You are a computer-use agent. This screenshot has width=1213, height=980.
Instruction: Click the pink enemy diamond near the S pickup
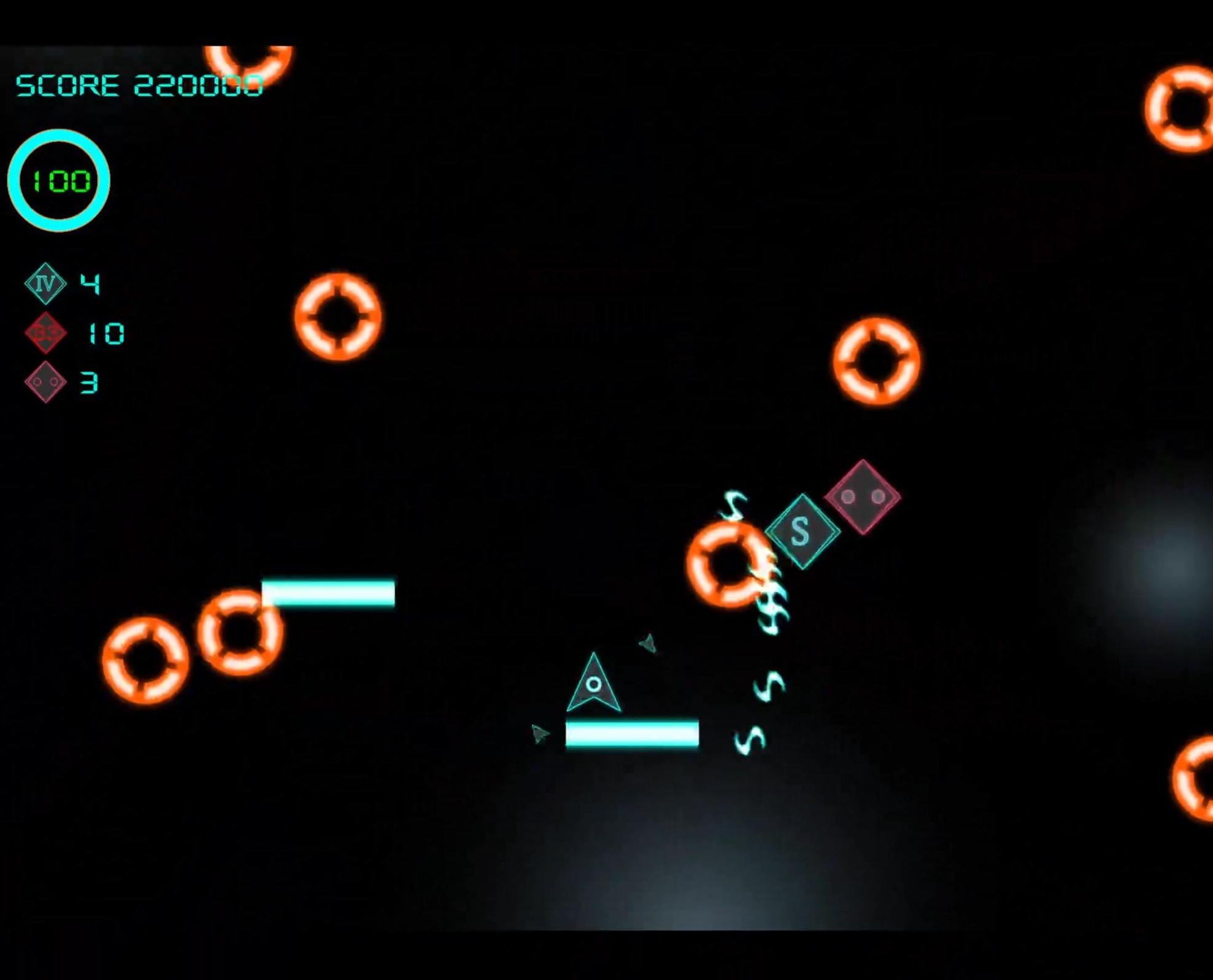[x=863, y=498]
